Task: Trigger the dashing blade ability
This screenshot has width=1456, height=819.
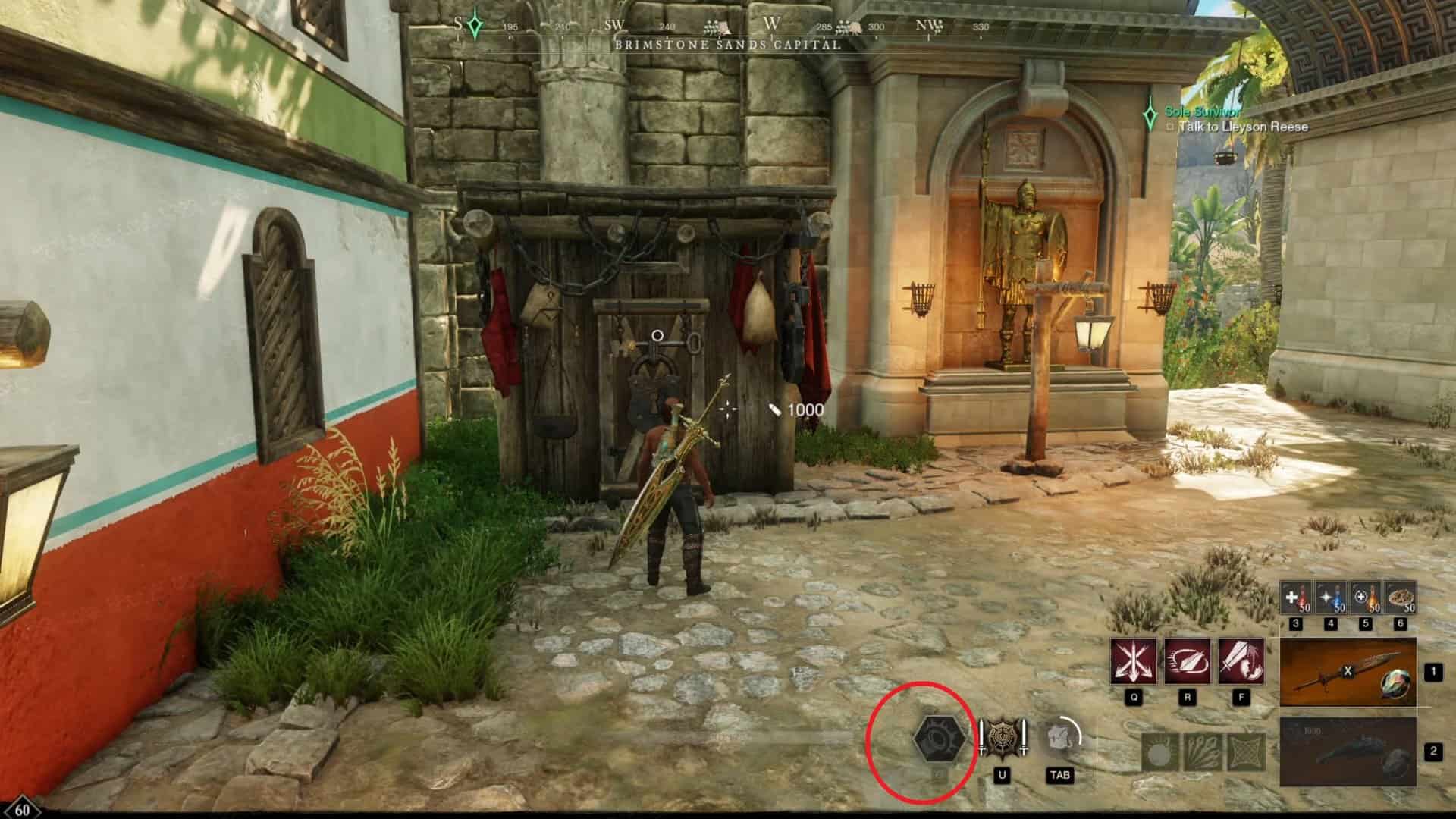Action: [x=1187, y=661]
